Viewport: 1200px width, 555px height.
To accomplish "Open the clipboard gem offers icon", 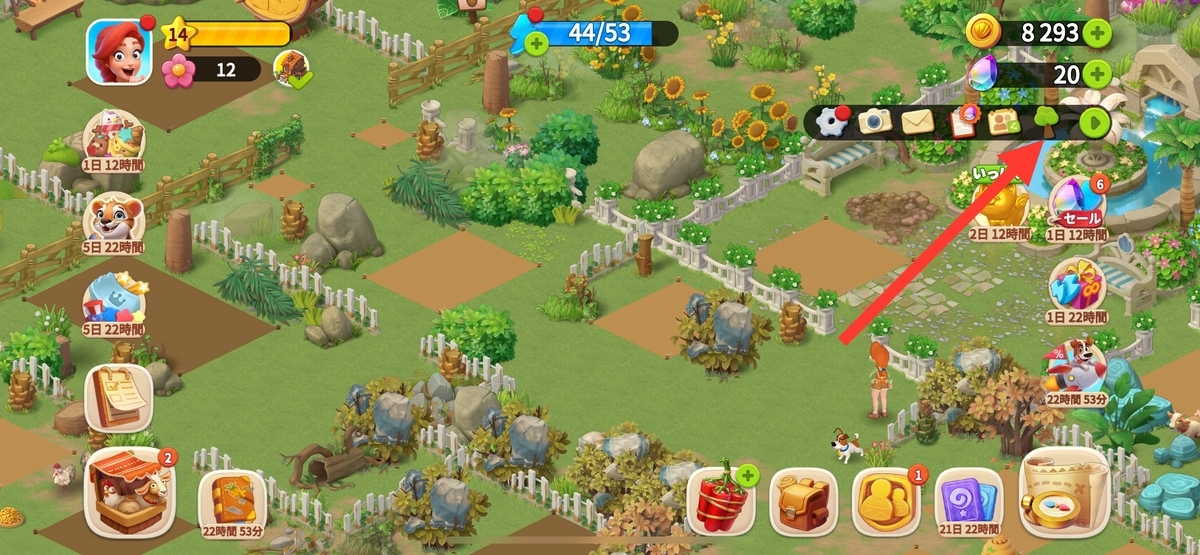I will [x=961, y=122].
